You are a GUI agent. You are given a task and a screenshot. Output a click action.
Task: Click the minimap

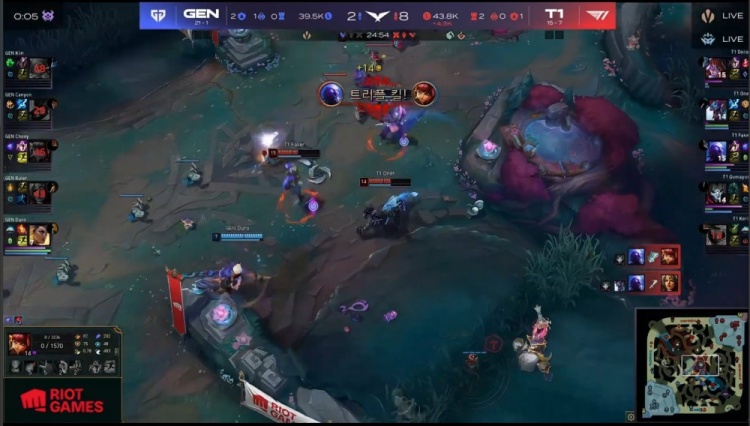click(x=691, y=363)
